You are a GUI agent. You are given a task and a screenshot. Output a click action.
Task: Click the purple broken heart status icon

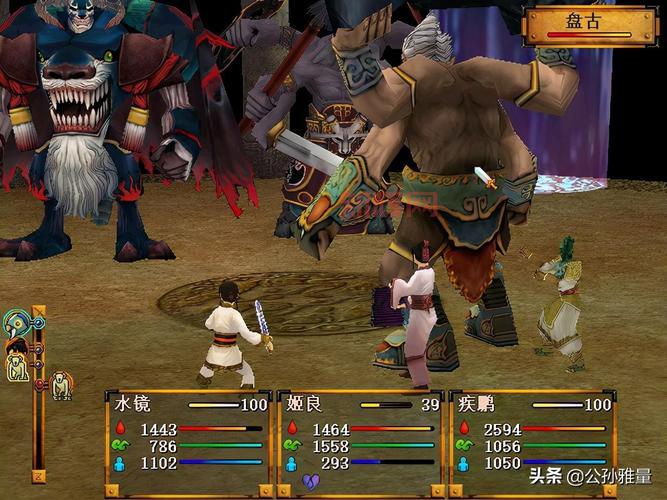[312, 482]
